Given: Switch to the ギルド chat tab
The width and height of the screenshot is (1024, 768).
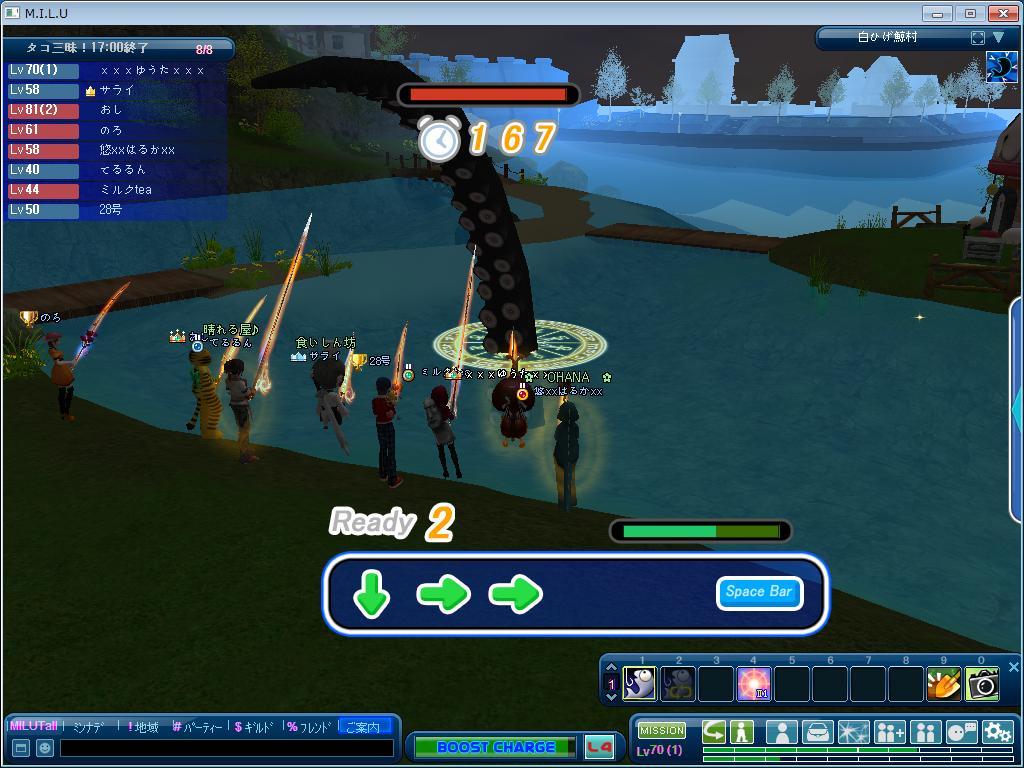Looking at the screenshot, I should [x=254, y=727].
